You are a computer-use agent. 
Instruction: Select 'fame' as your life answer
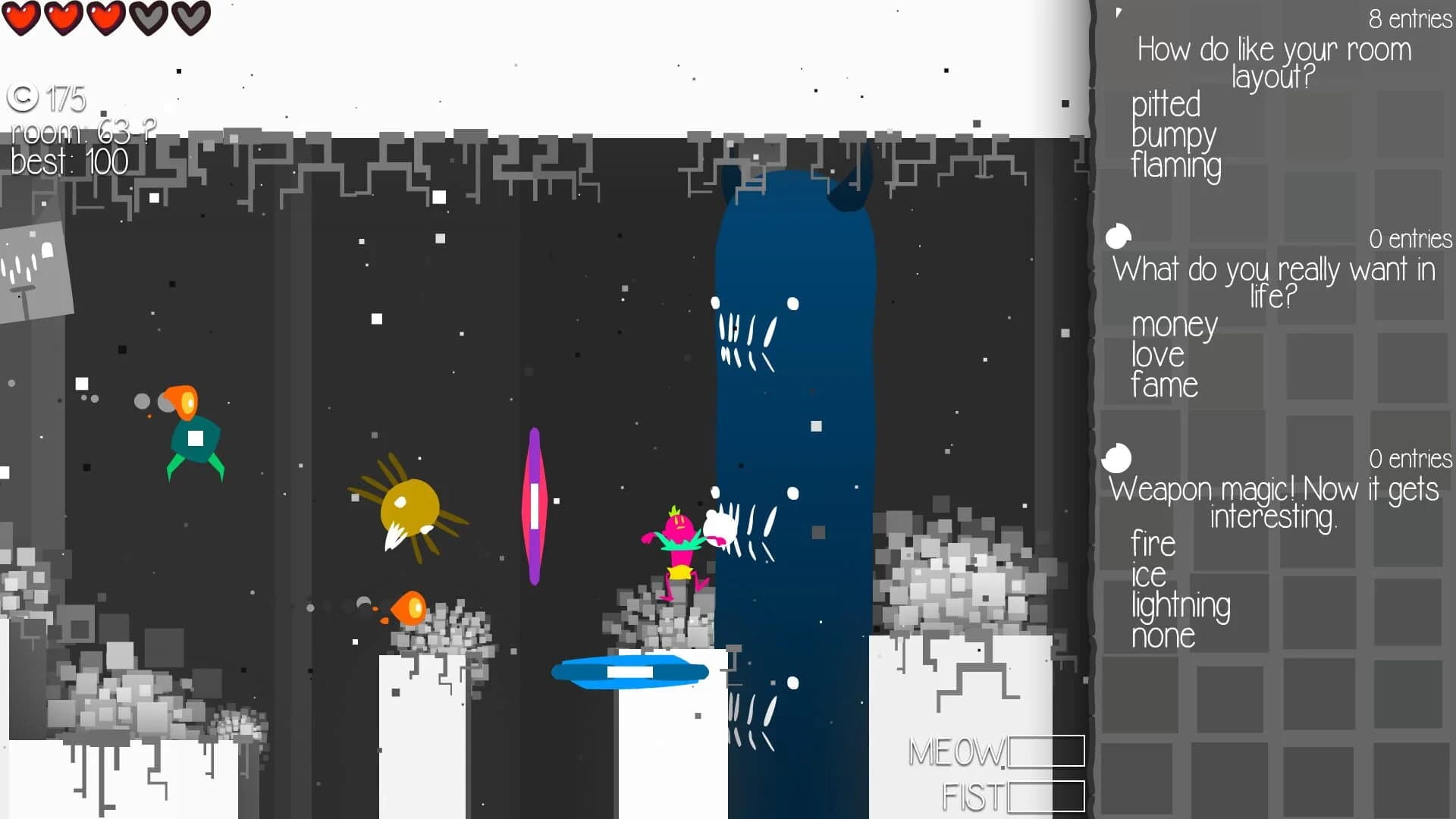1164,385
